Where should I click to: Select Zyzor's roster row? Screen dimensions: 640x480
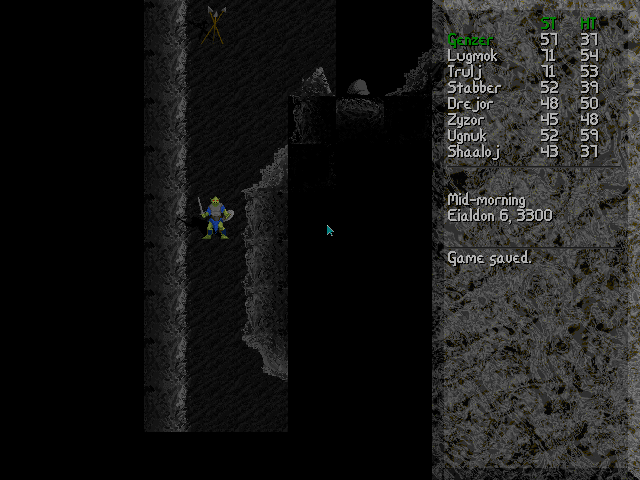[467, 120]
